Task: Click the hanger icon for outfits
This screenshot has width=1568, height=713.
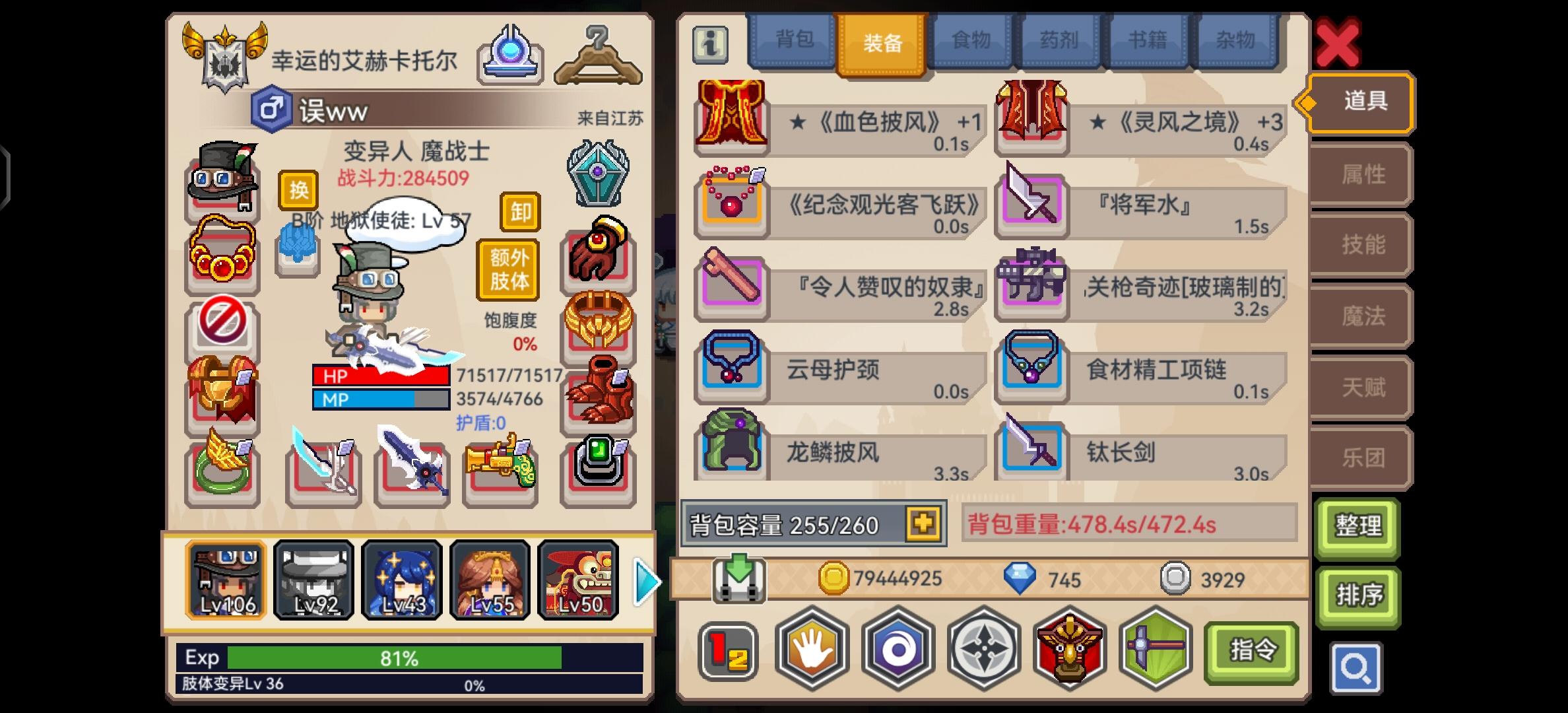Action: coord(599,56)
